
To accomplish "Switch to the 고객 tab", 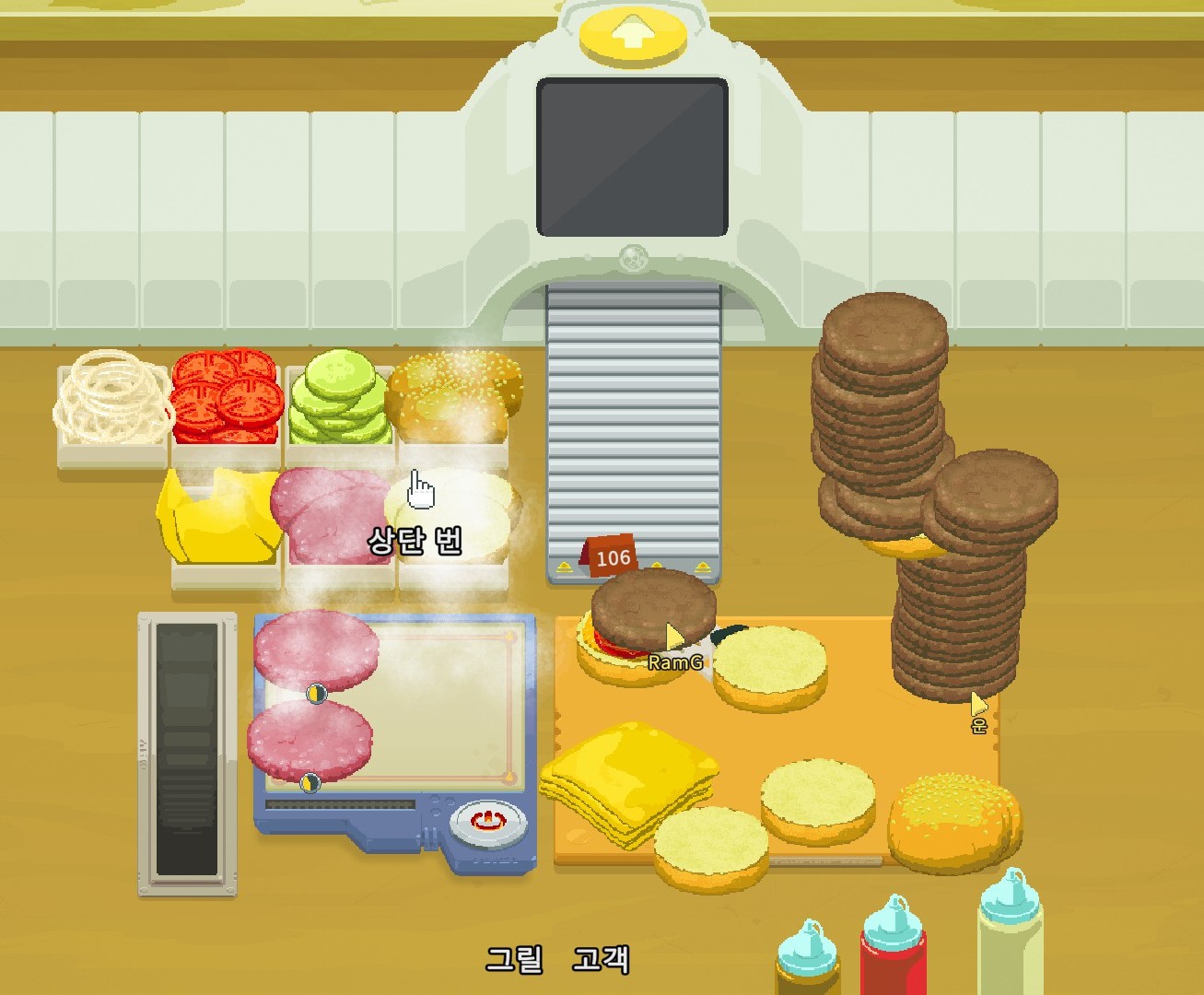I will coord(600,959).
